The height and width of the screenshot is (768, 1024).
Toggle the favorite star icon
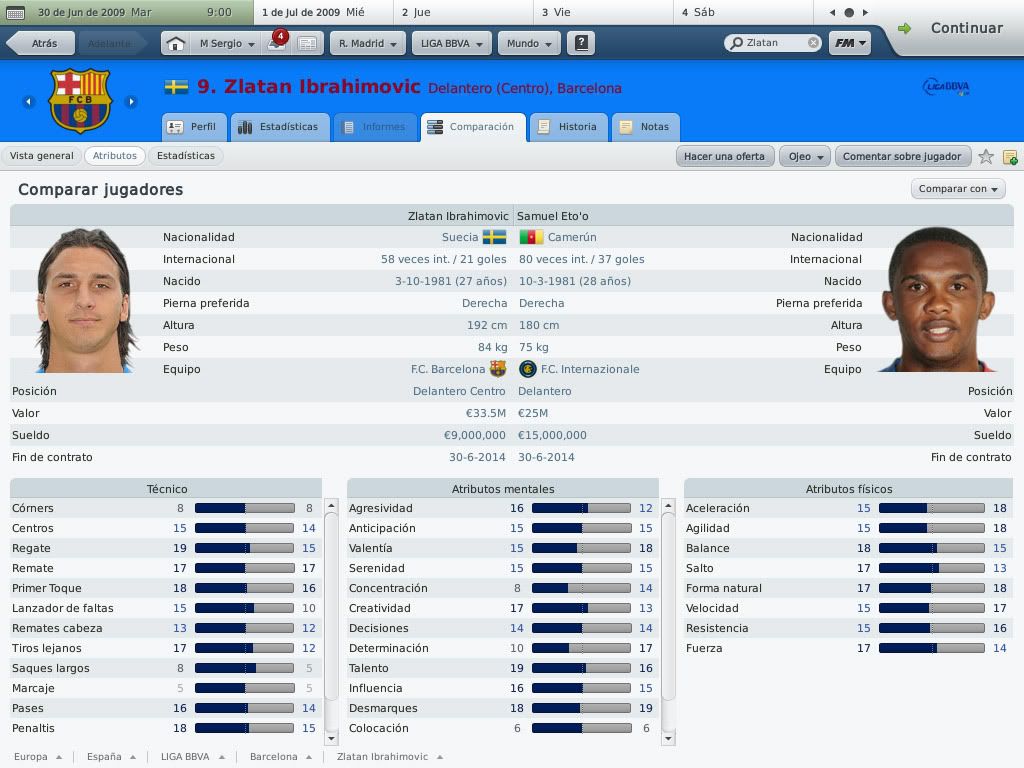pyautogui.click(x=986, y=156)
